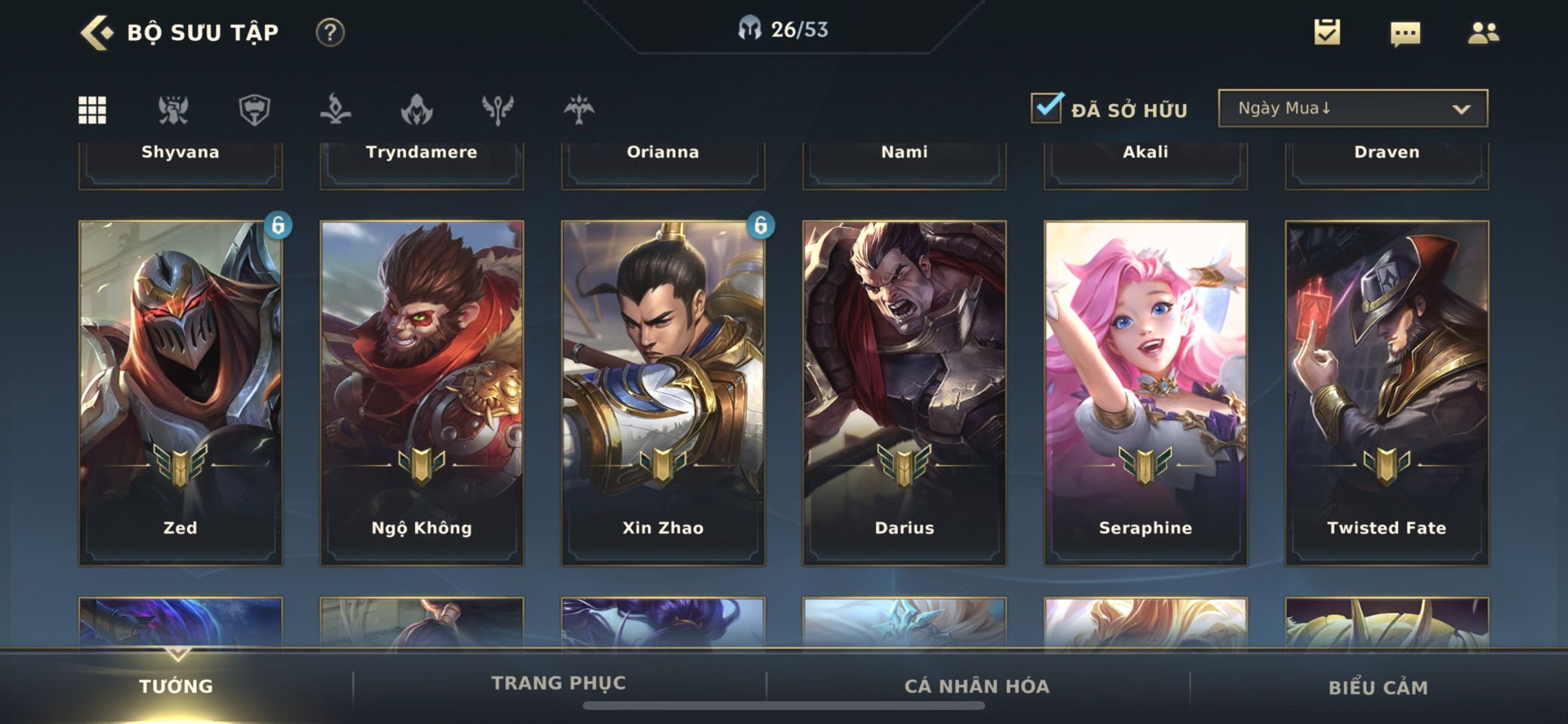Switch to the Tướng tab
Viewport: 1568px width, 724px height.
[176, 686]
